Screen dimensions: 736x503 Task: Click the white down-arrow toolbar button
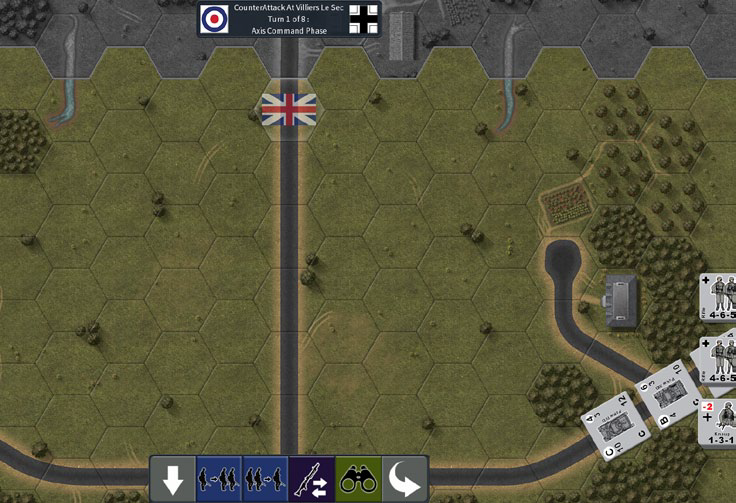point(173,478)
